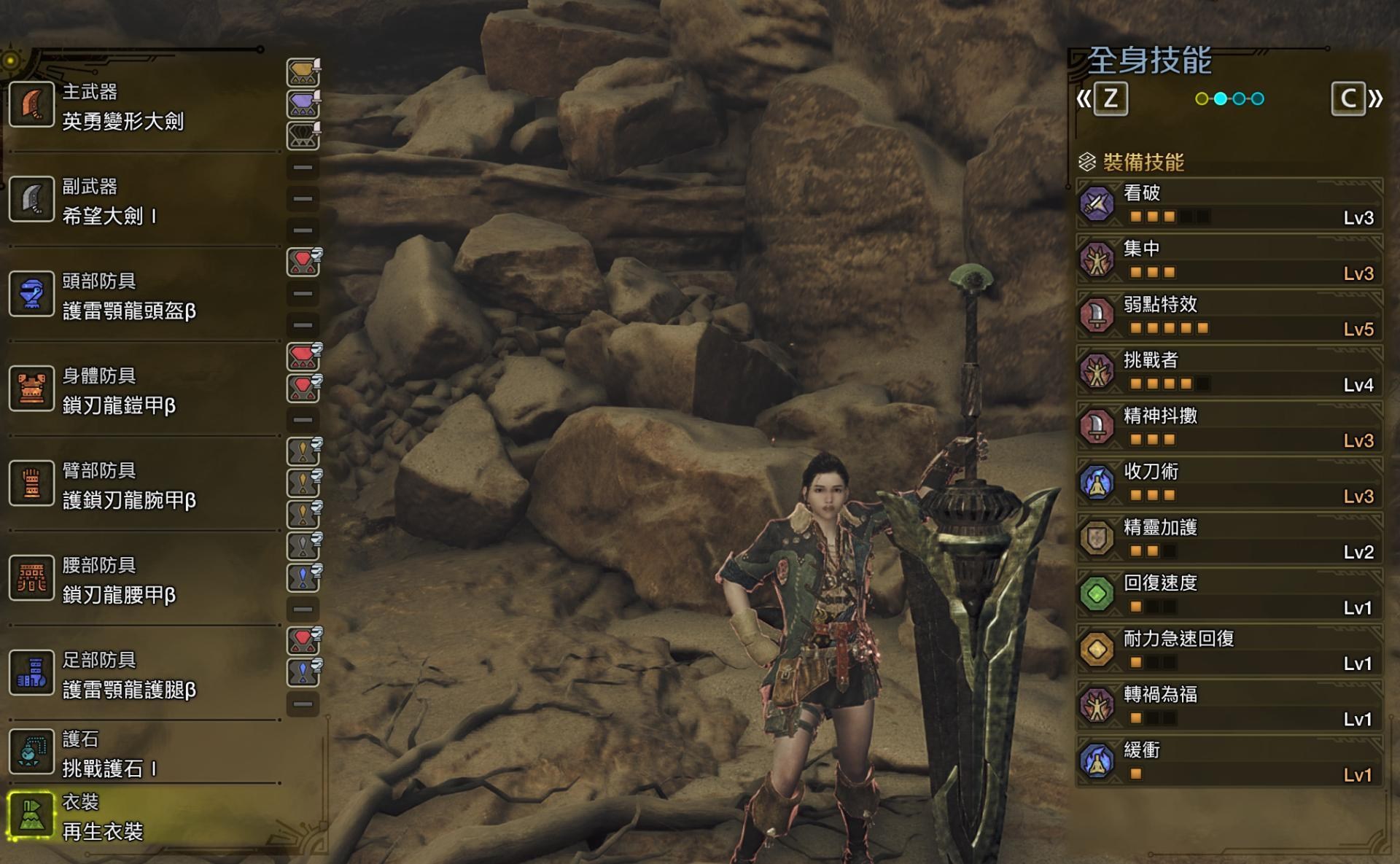Image resolution: width=1400 pixels, height=864 pixels.
Task: Select the 回復速度 skill row
Action: pyautogui.click(x=1229, y=594)
